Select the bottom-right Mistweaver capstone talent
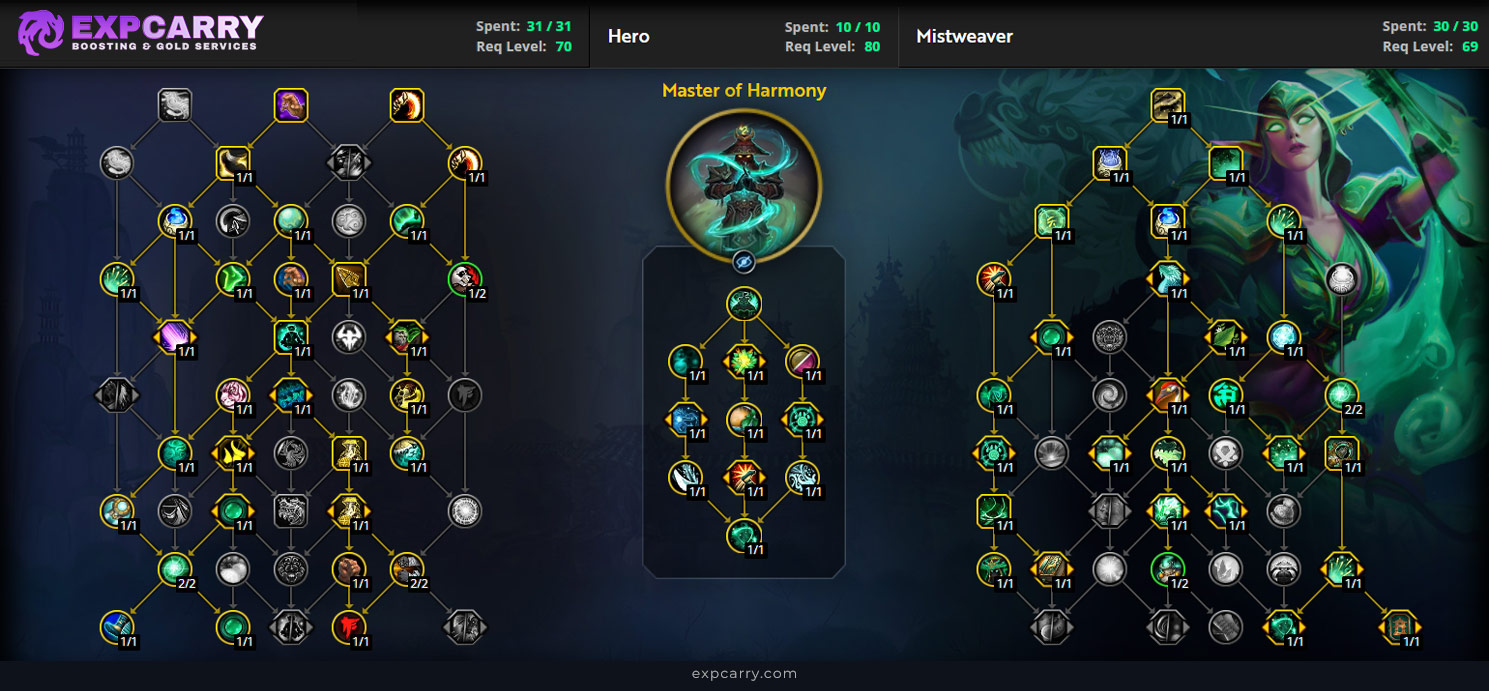 [1399, 627]
